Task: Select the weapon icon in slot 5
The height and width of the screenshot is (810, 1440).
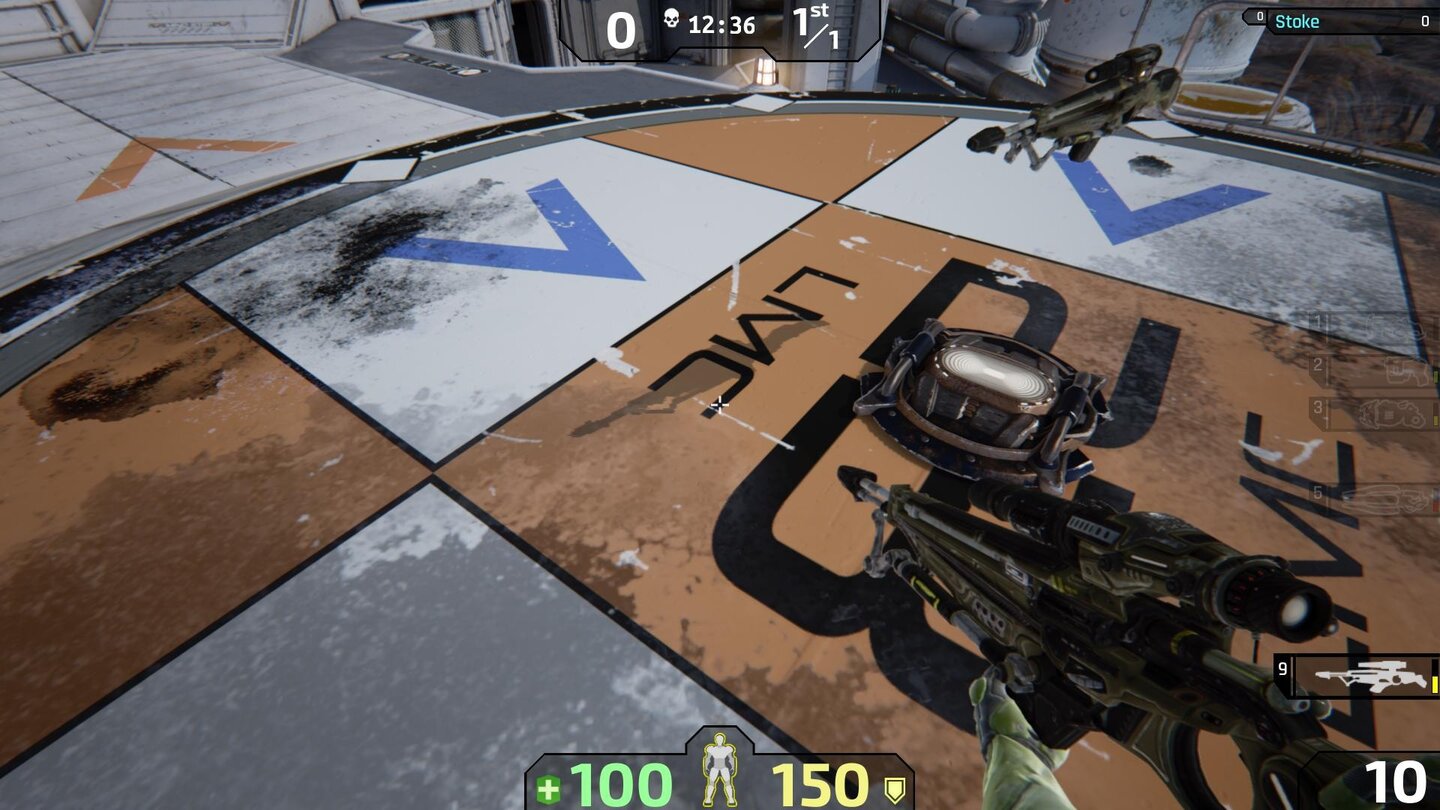Action: point(1385,500)
